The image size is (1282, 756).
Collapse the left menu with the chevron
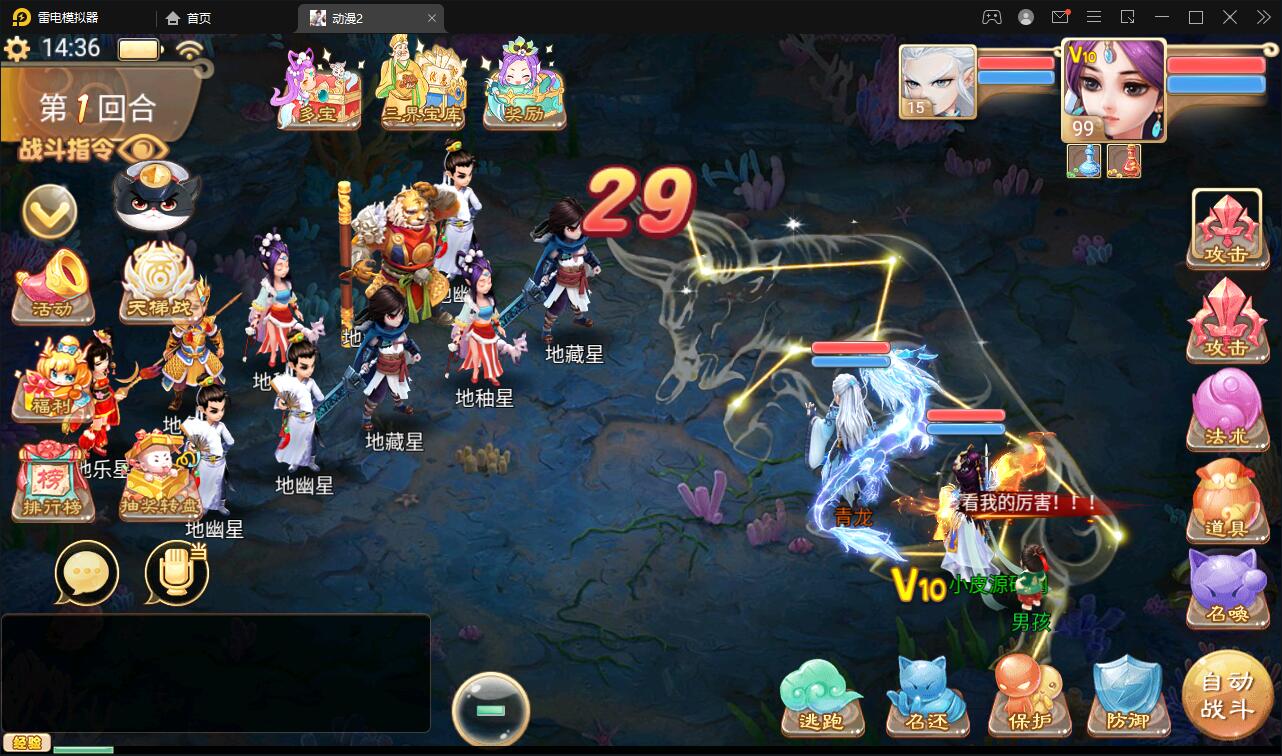pyautogui.click(x=49, y=213)
